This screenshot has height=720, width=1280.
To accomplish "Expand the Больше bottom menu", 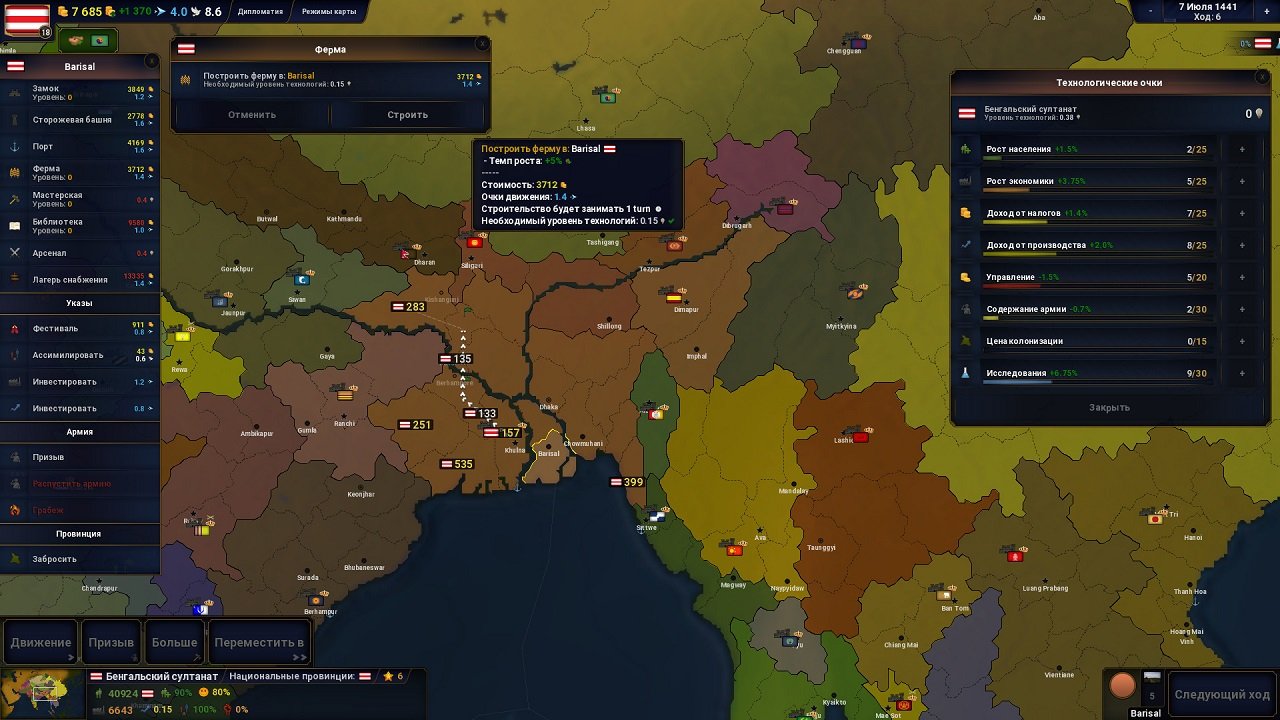I will tap(174, 641).
